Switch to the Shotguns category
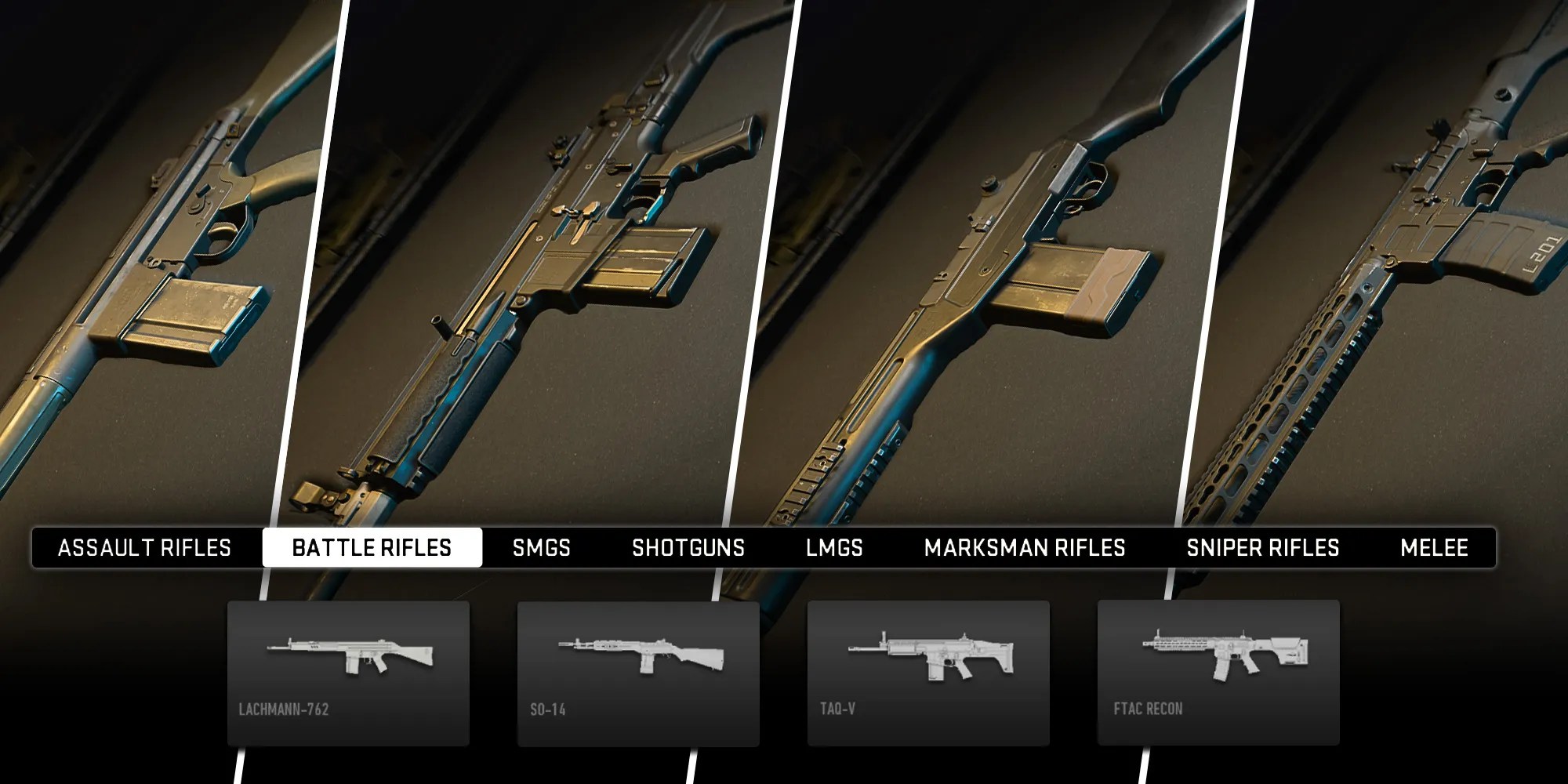This screenshot has height=784, width=1568. coord(688,548)
